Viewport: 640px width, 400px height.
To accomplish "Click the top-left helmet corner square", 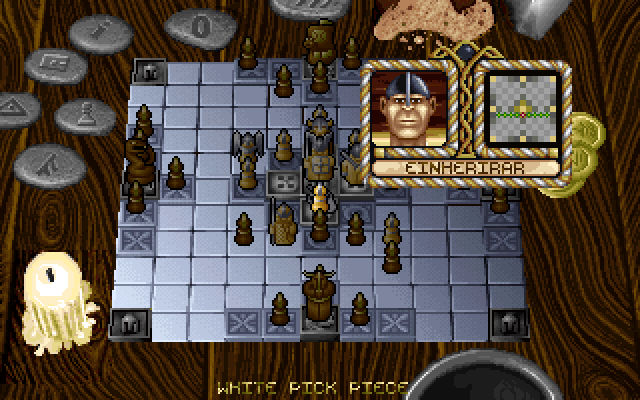I will [x=150, y=72].
